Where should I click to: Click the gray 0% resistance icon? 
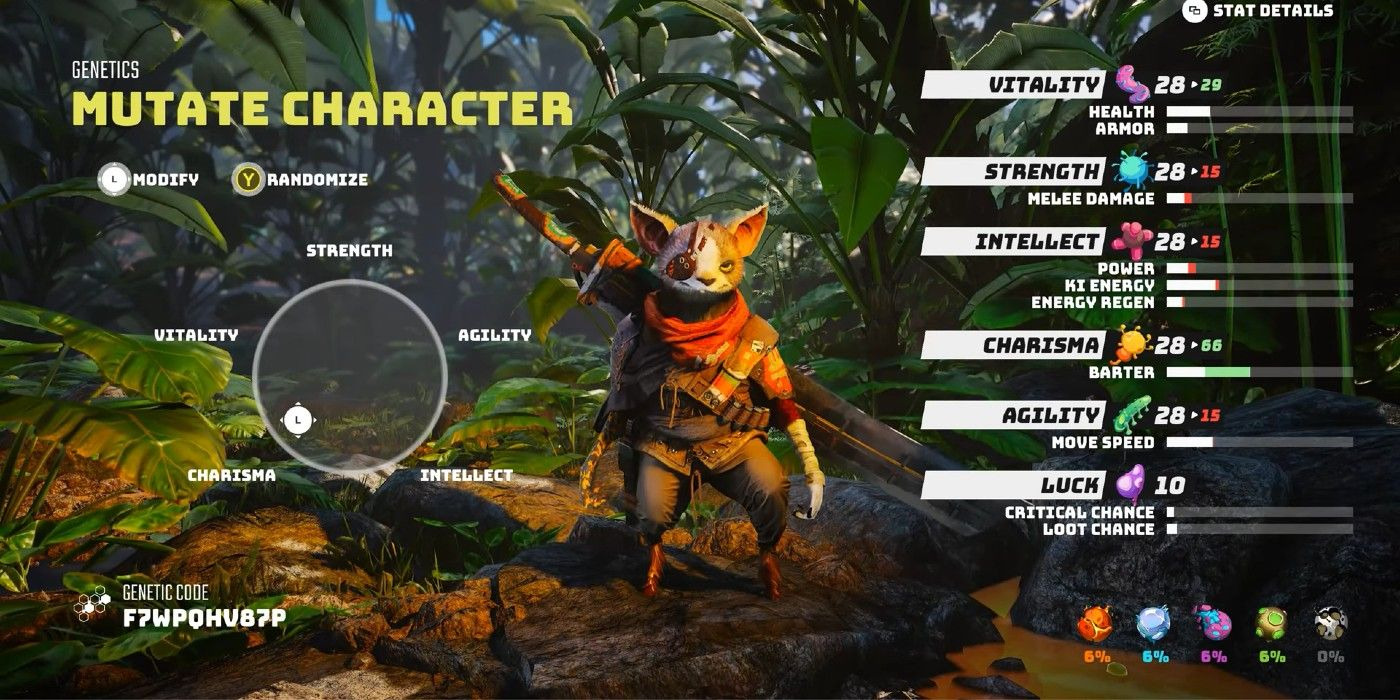point(1330,623)
